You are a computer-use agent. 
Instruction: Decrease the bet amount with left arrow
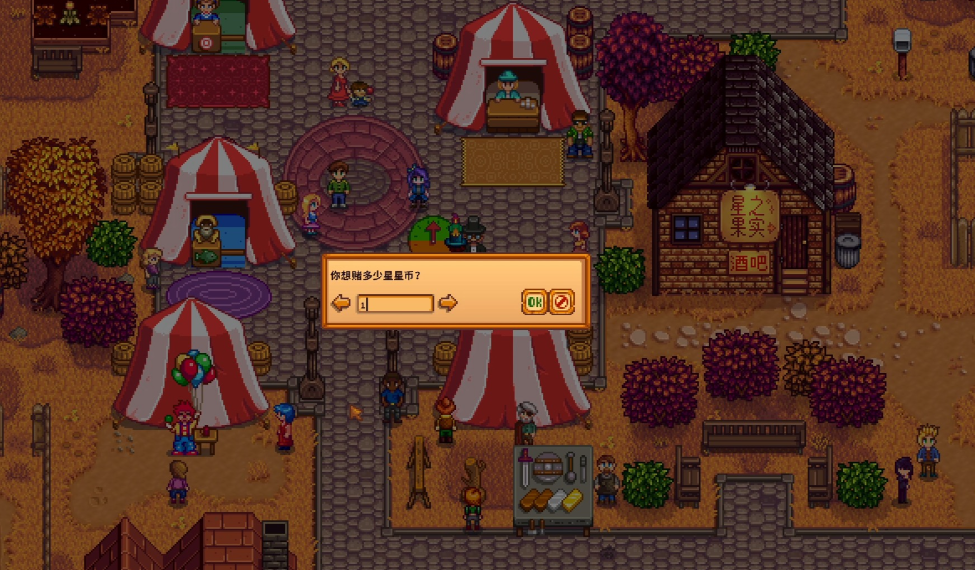tap(342, 303)
